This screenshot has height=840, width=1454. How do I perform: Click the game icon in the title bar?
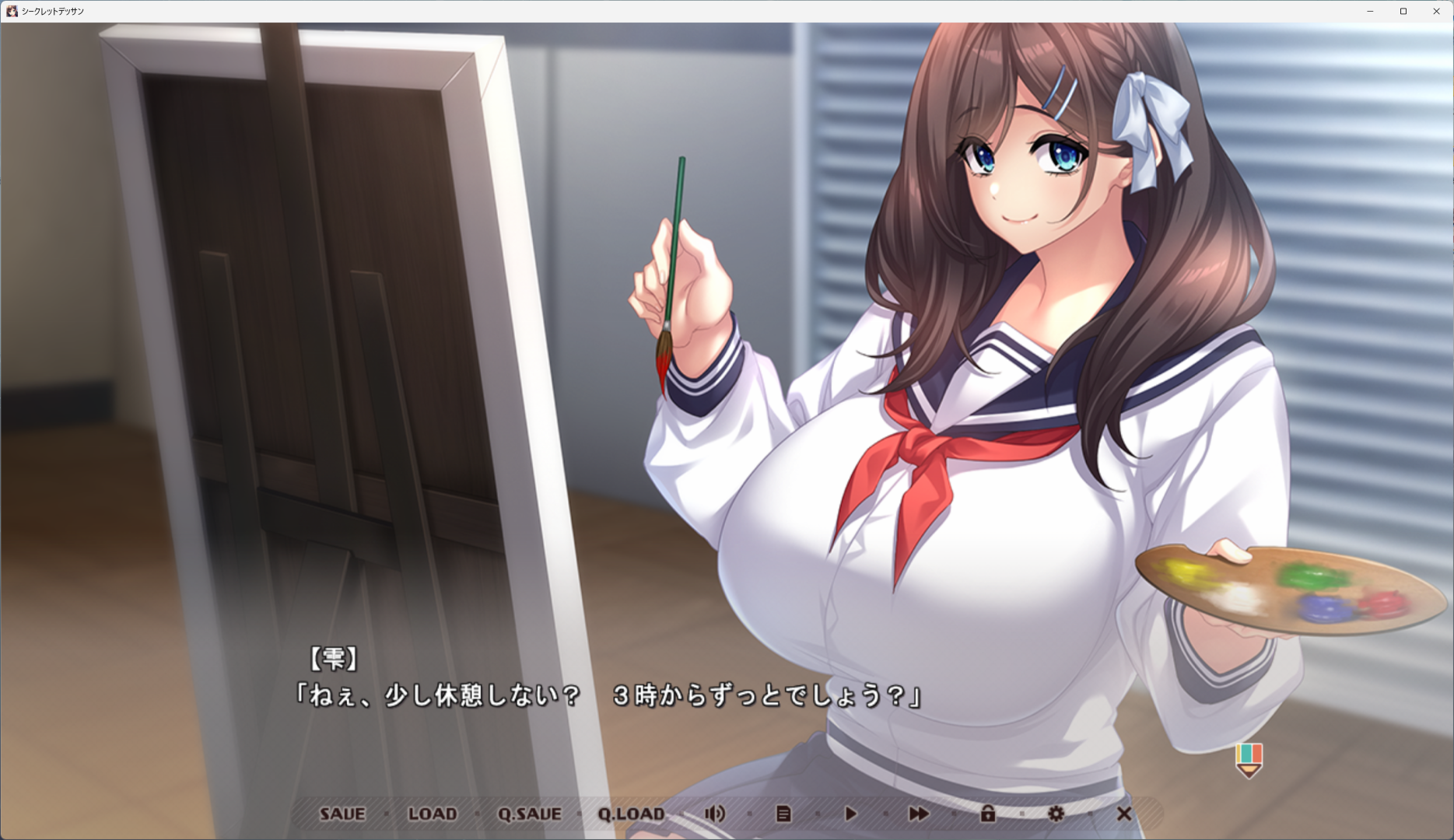(12, 11)
